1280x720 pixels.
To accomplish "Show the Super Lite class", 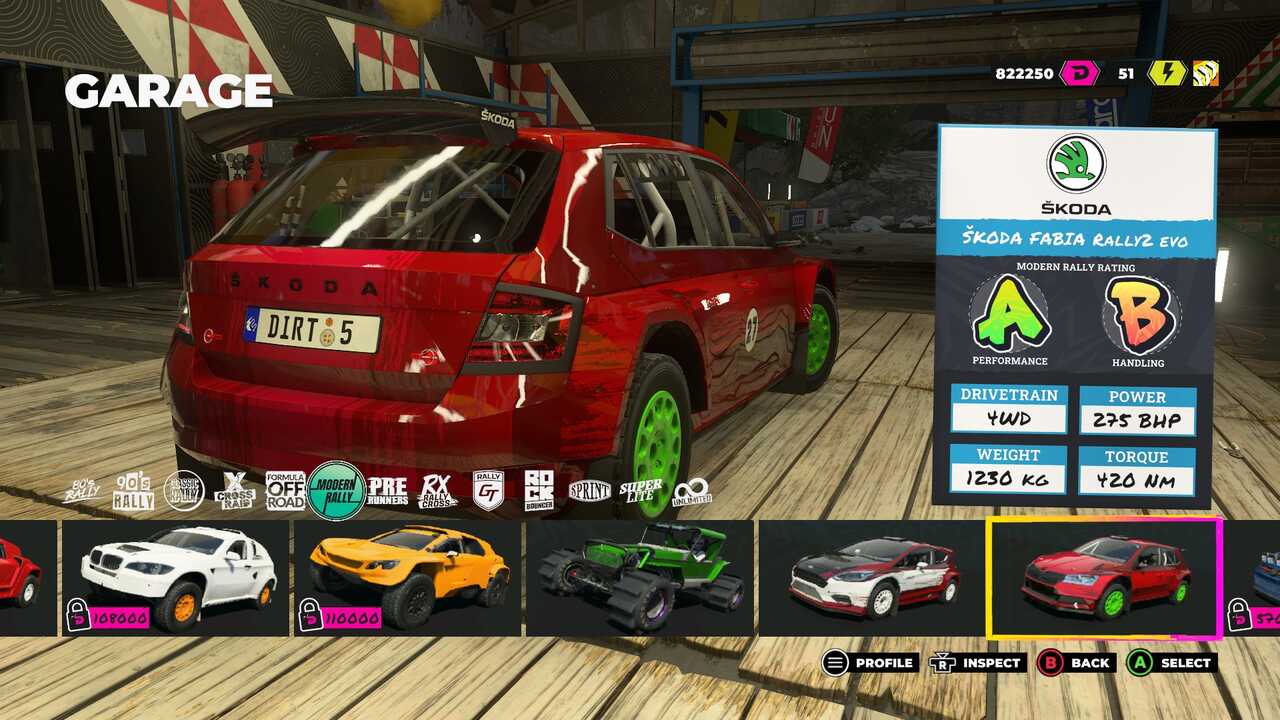I will click(641, 491).
